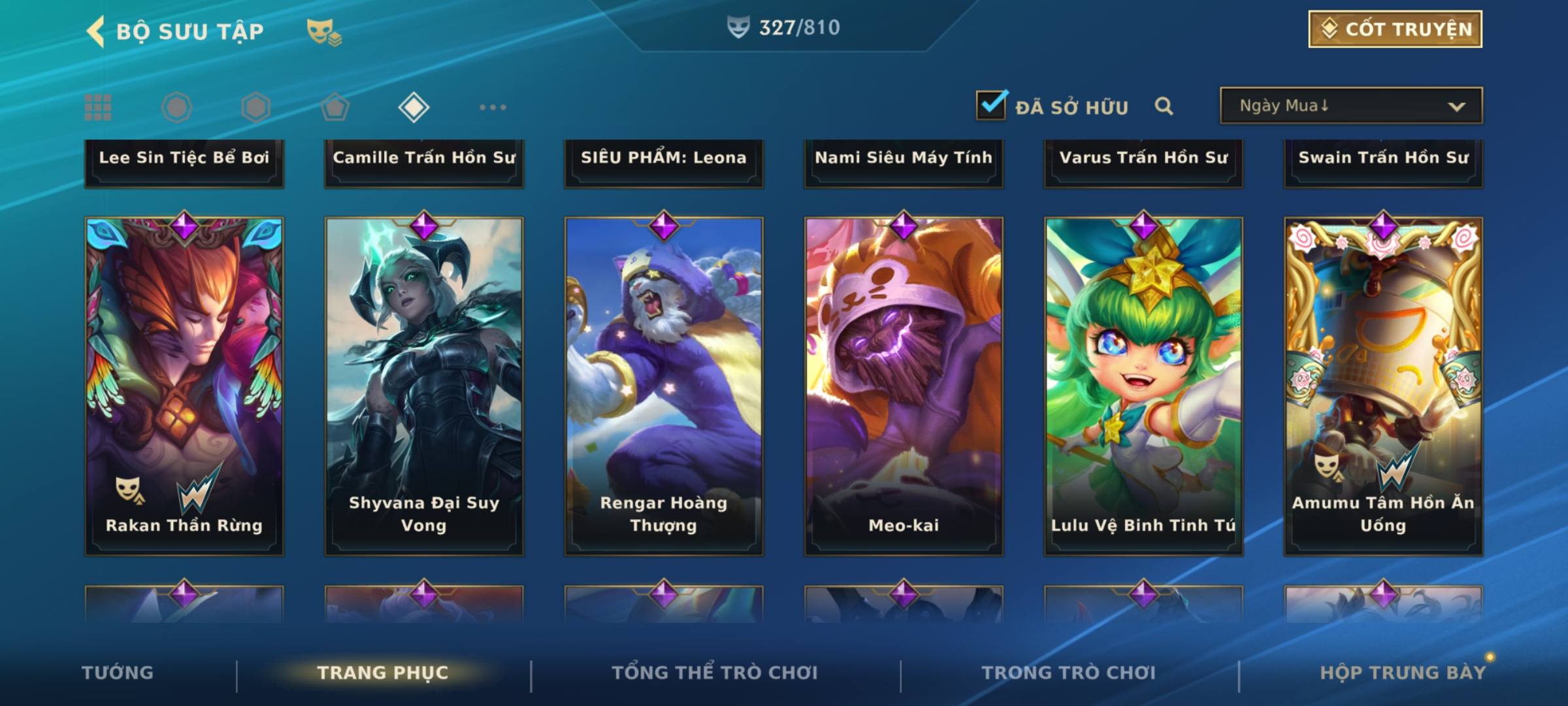Go to the Hộp Trưng Bày tab
The width and height of the screenshot is (1568, 706).
1403,673
